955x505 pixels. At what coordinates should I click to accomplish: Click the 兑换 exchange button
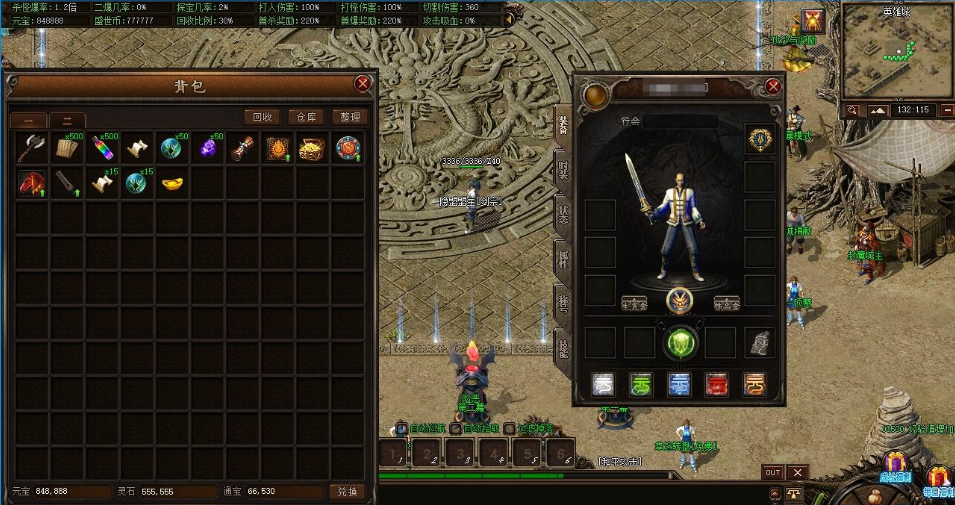click(x=346, y=492)
